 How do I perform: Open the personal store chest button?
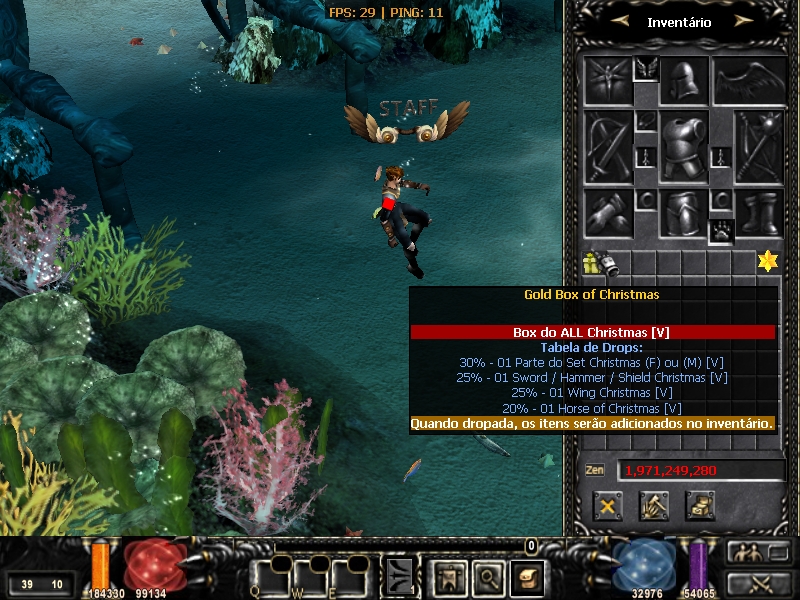(x=700, y=505)
